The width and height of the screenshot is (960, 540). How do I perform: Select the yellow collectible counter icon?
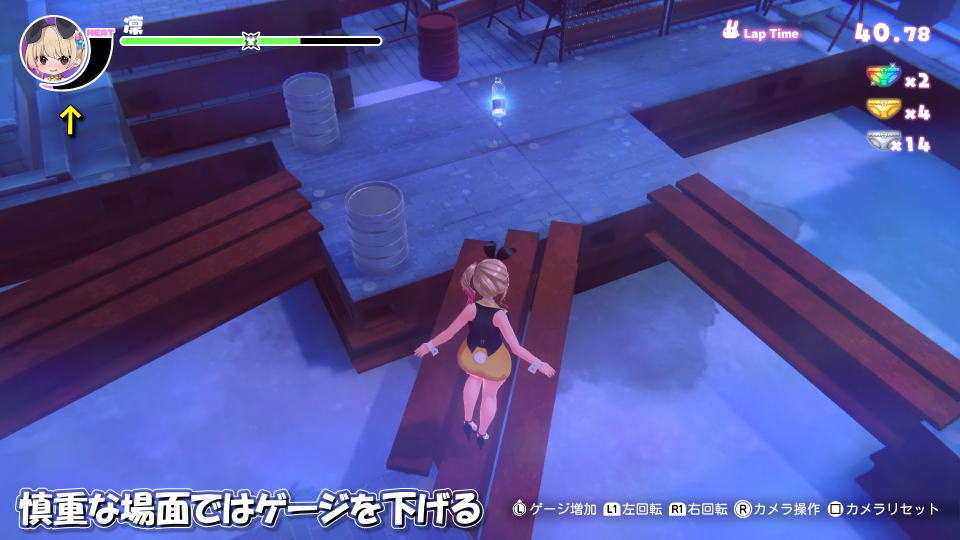pyautogui.click(x=881, y=110)
